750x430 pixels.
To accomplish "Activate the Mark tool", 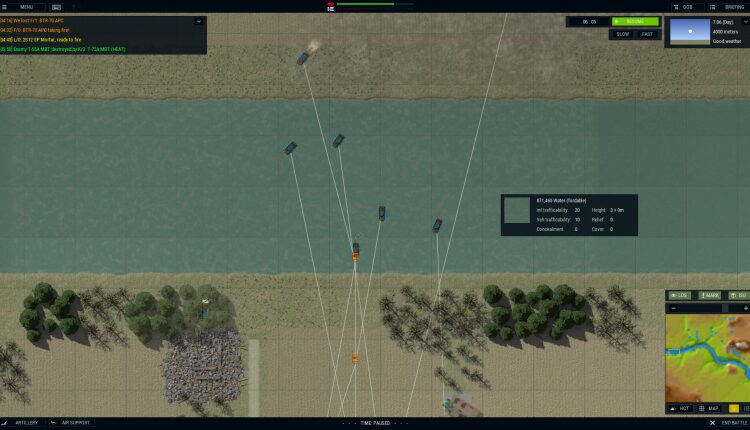I will pos(709,295).
